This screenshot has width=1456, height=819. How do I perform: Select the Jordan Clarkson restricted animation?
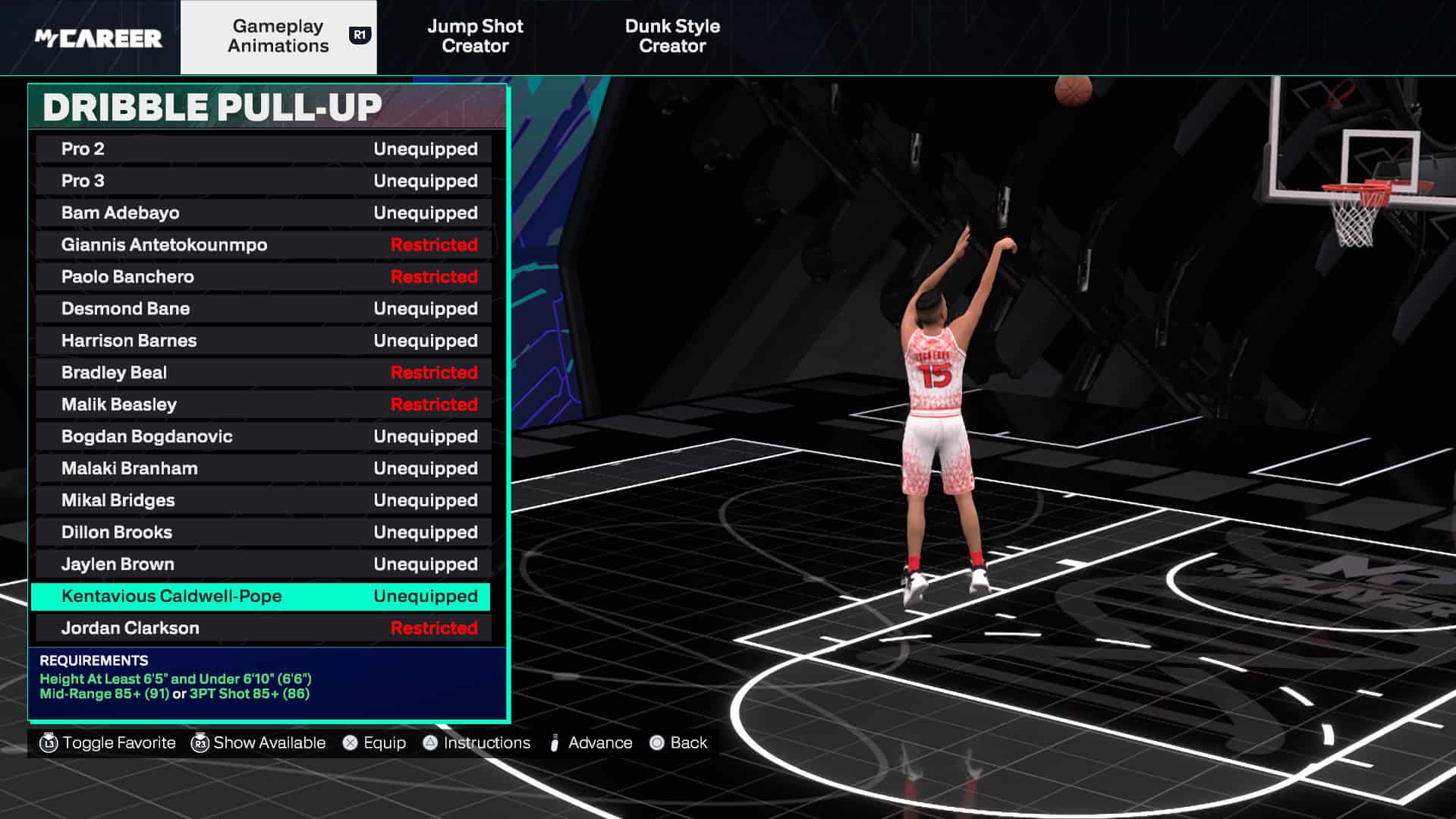click(x=262, y=628)
